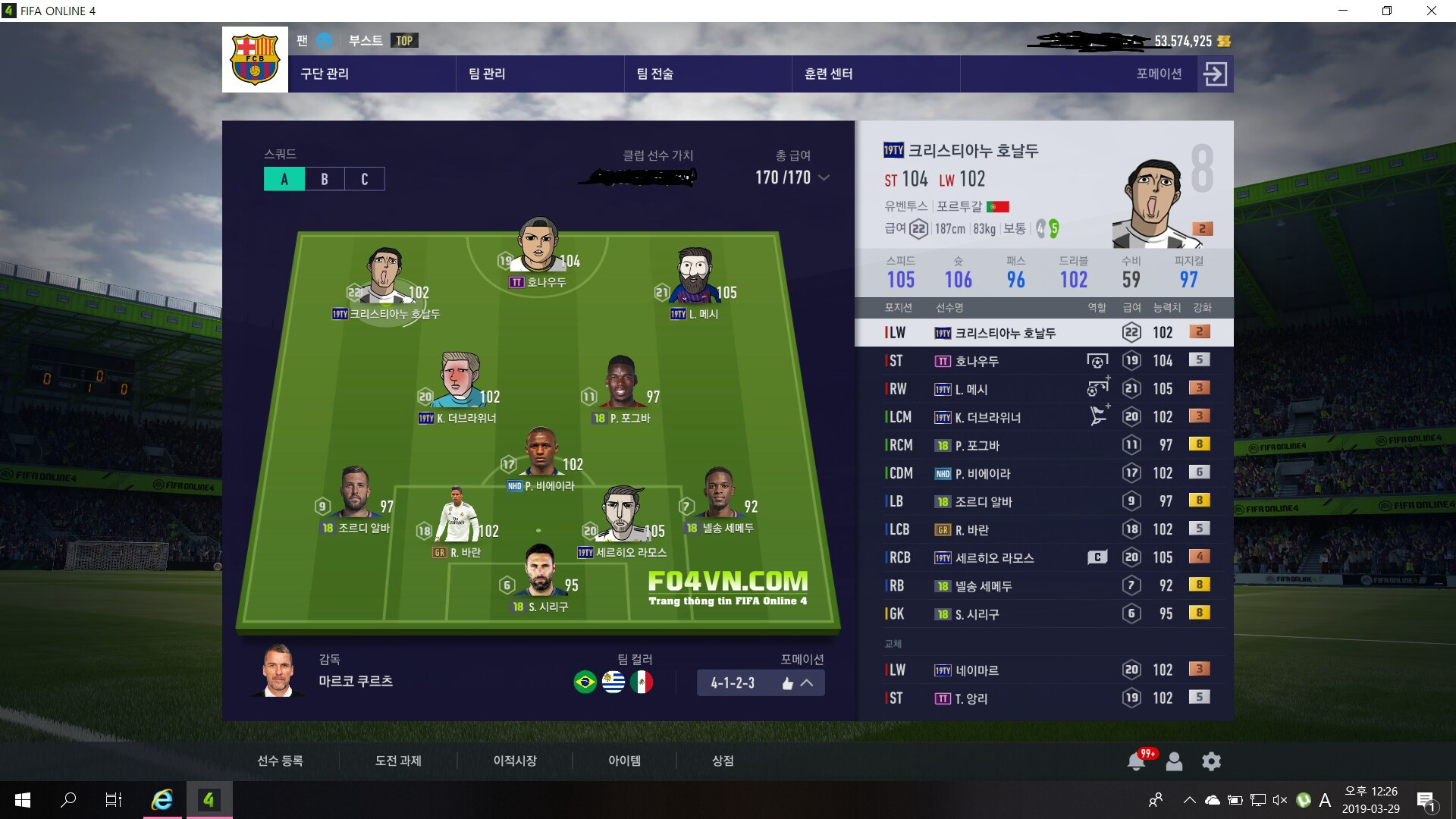This screenshot has width=1456, height=819.
Task: Open the 구단 관리 menu
Action: (325, 74)
